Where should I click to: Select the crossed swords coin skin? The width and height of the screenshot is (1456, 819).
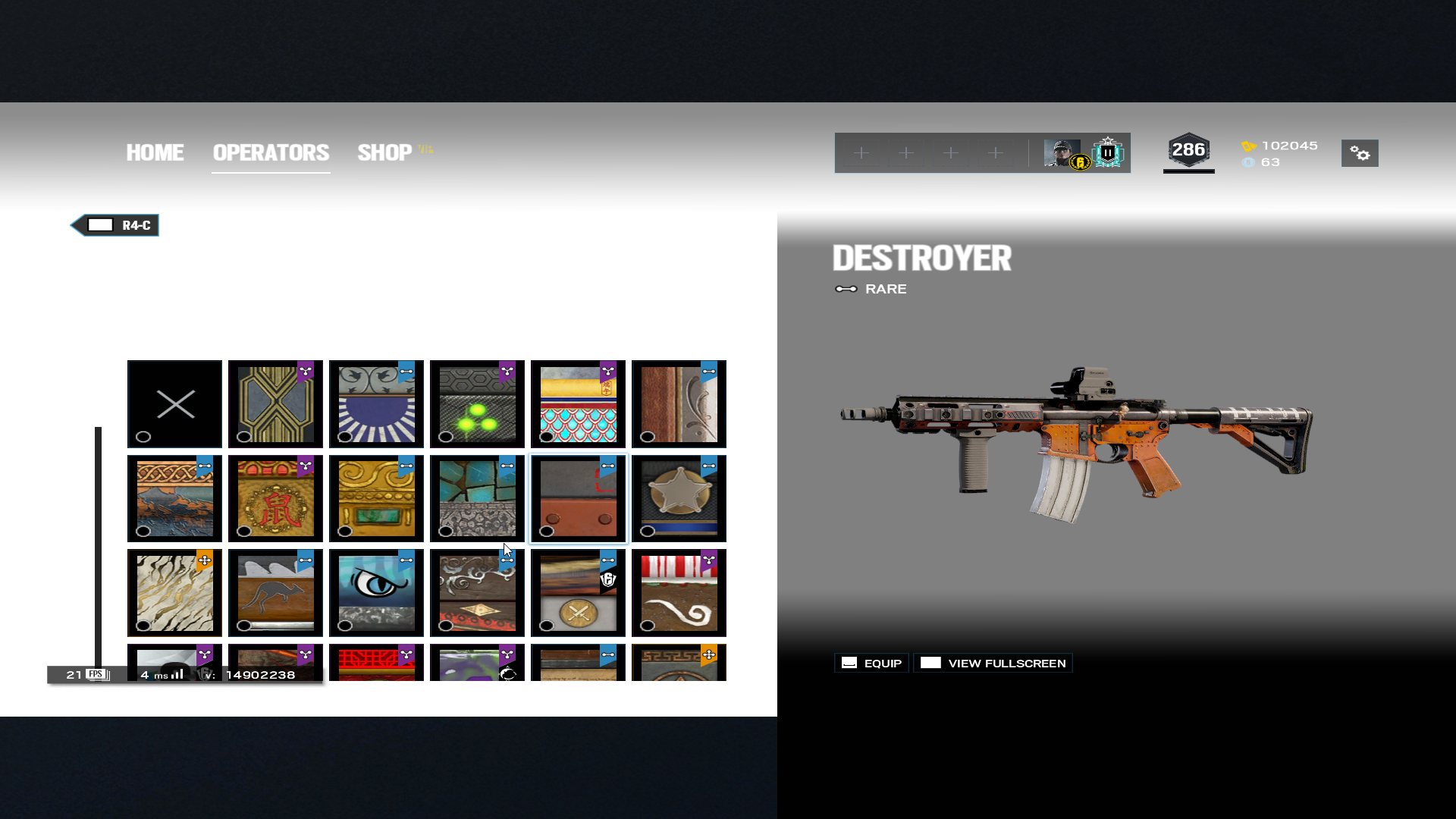click(x=578, y=593)
